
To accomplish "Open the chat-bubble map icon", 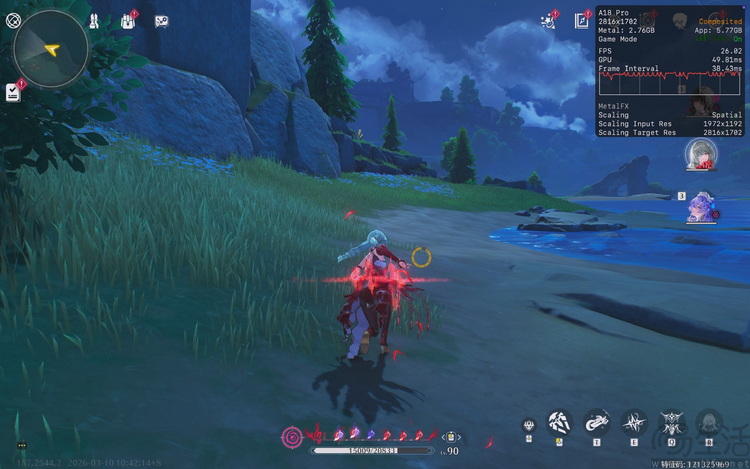I will coord(161,20).
